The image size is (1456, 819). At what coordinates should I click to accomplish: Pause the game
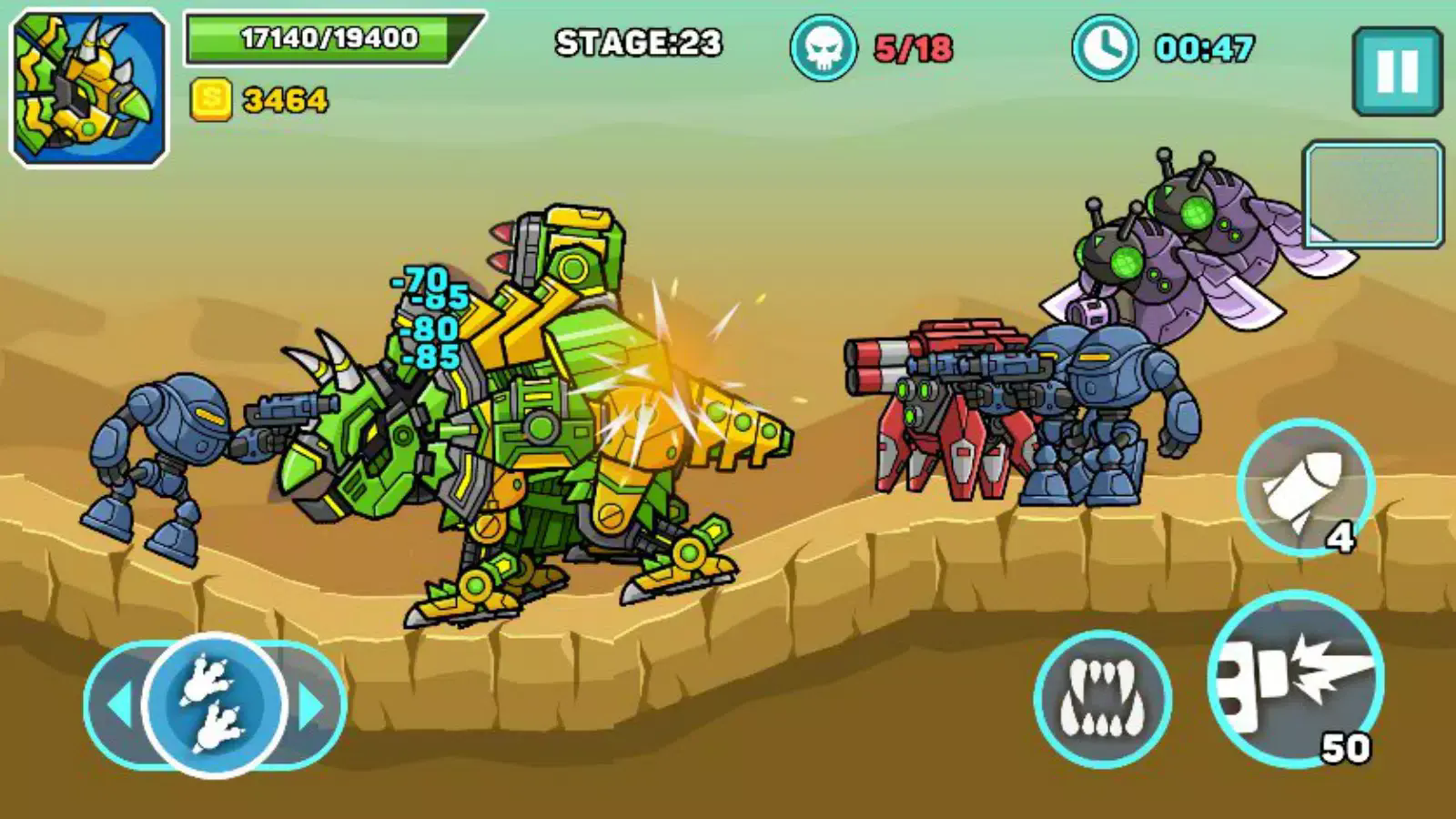(x=1397, y=71)
